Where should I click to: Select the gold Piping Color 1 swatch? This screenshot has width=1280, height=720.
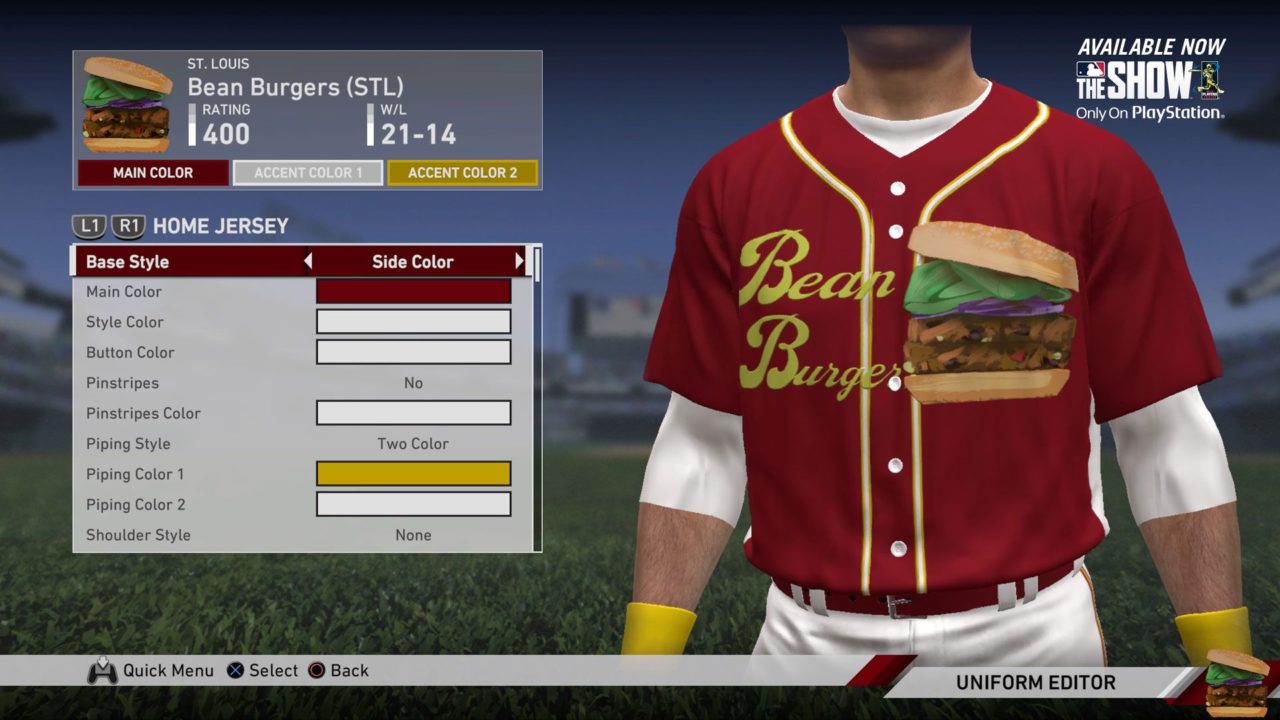click(413, 474)
